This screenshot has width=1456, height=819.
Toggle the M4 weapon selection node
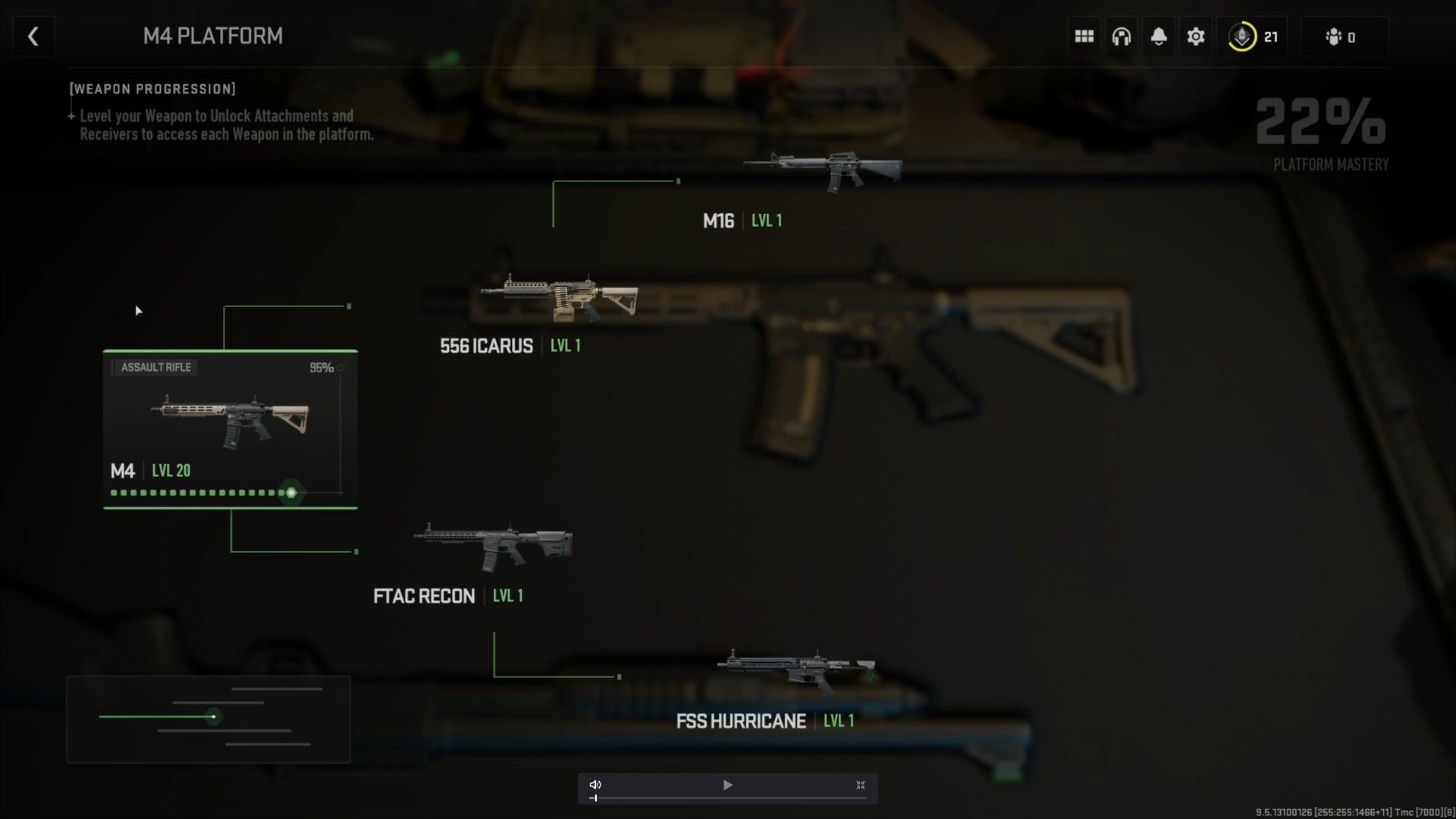pos(290,492)
